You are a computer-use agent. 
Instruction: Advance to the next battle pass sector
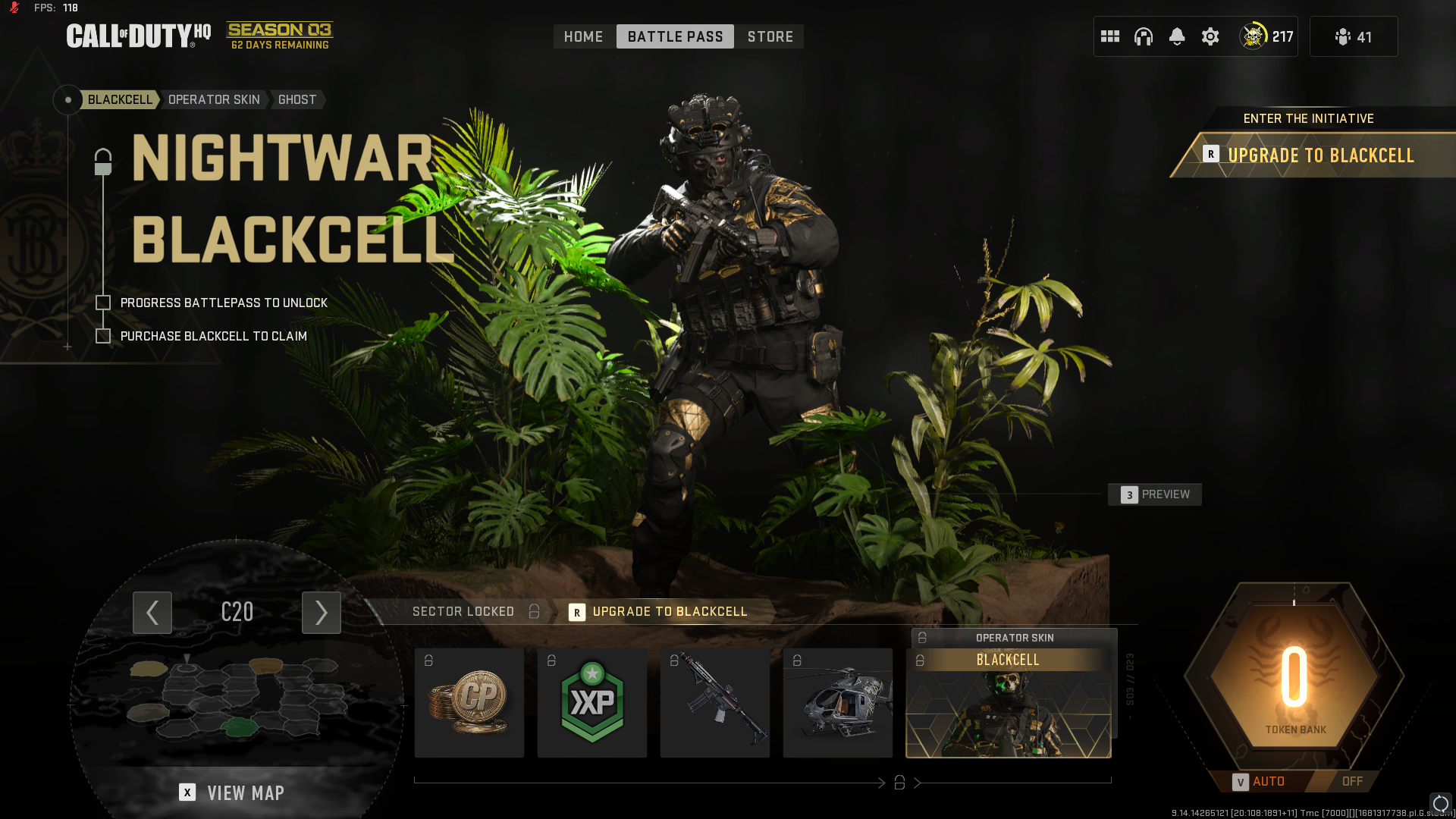(322, 612)
